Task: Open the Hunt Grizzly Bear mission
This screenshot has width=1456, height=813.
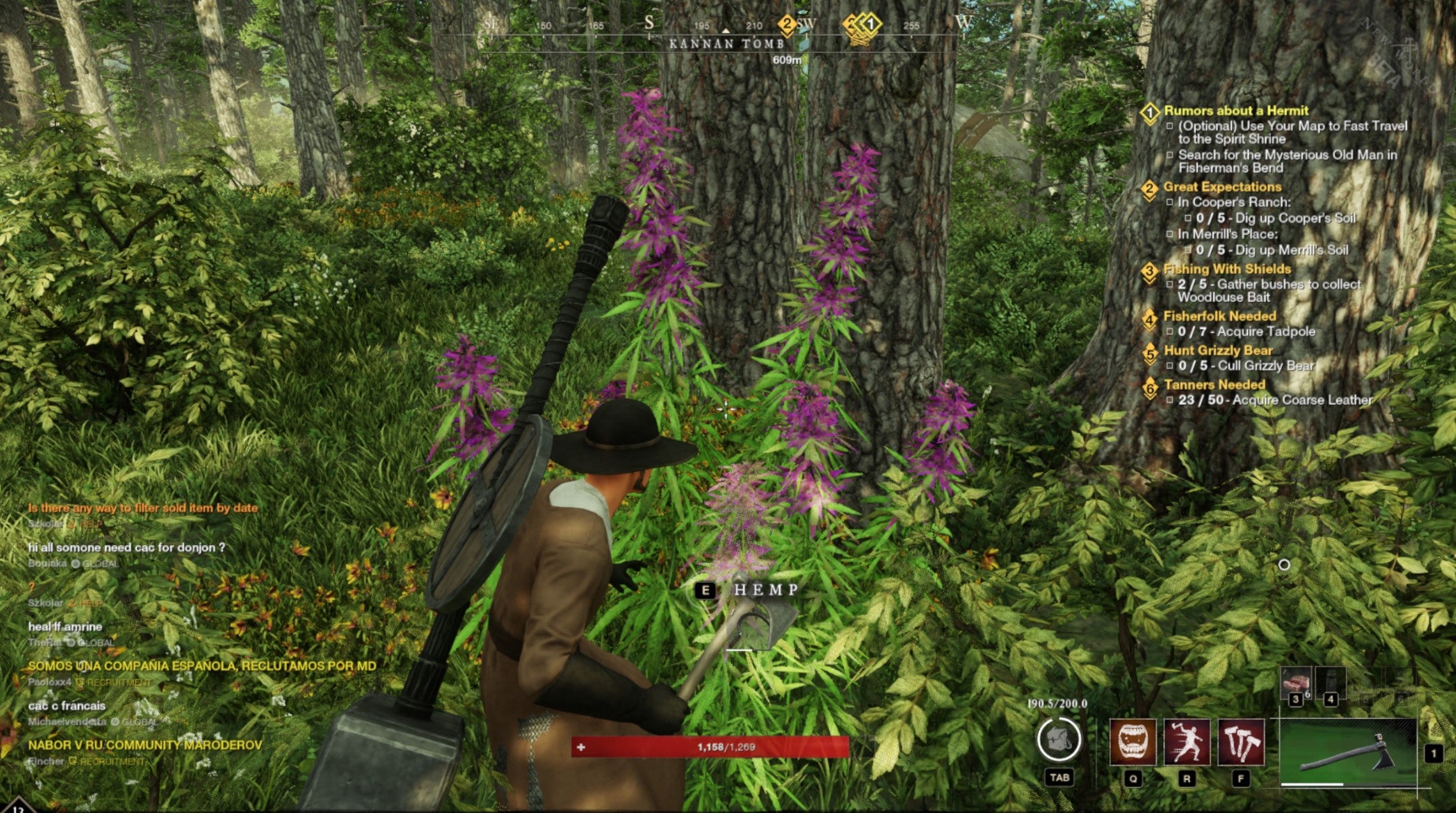Action: tap(1217, 350)
